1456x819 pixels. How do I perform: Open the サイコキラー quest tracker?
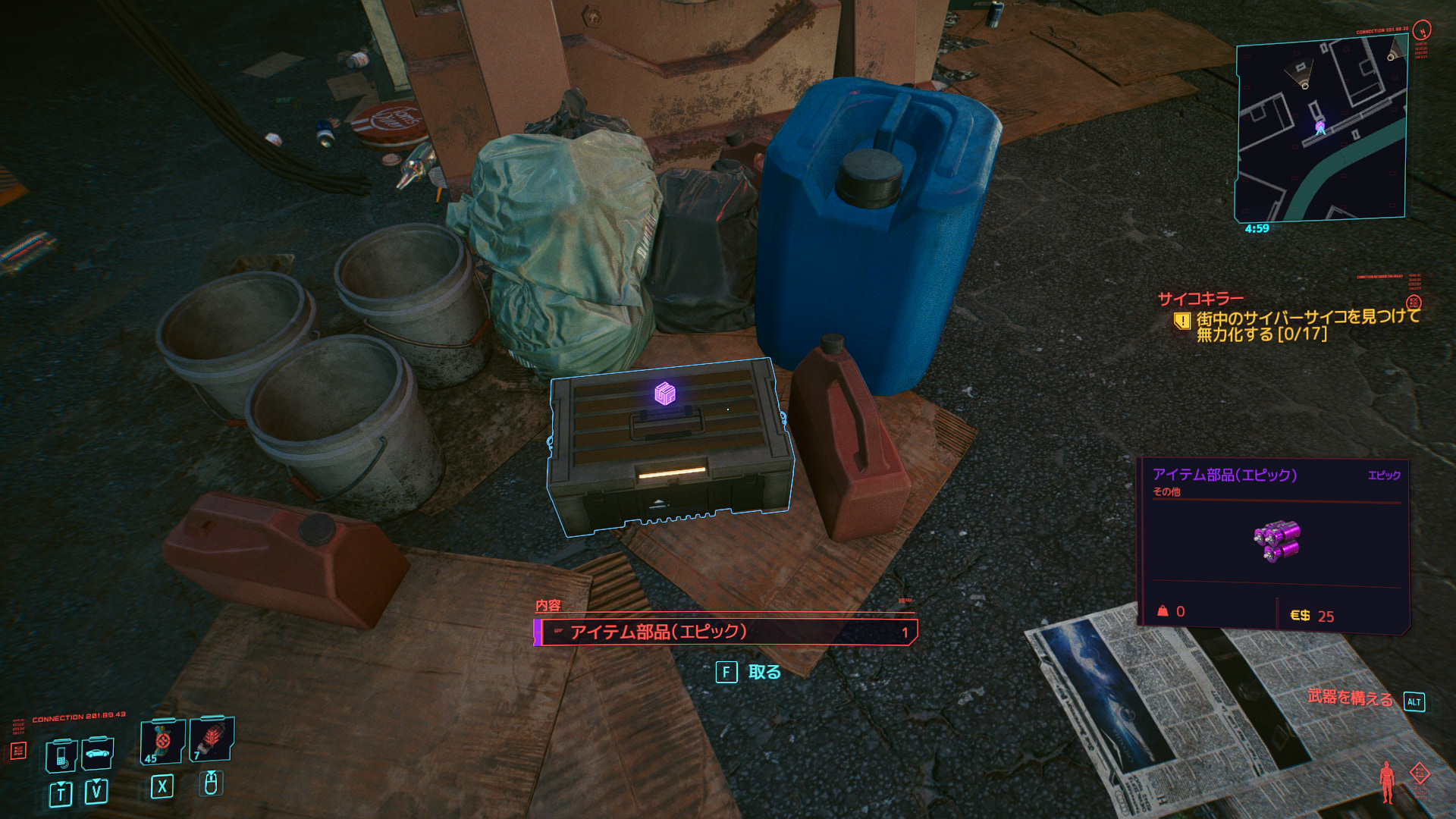point(1200,299)
